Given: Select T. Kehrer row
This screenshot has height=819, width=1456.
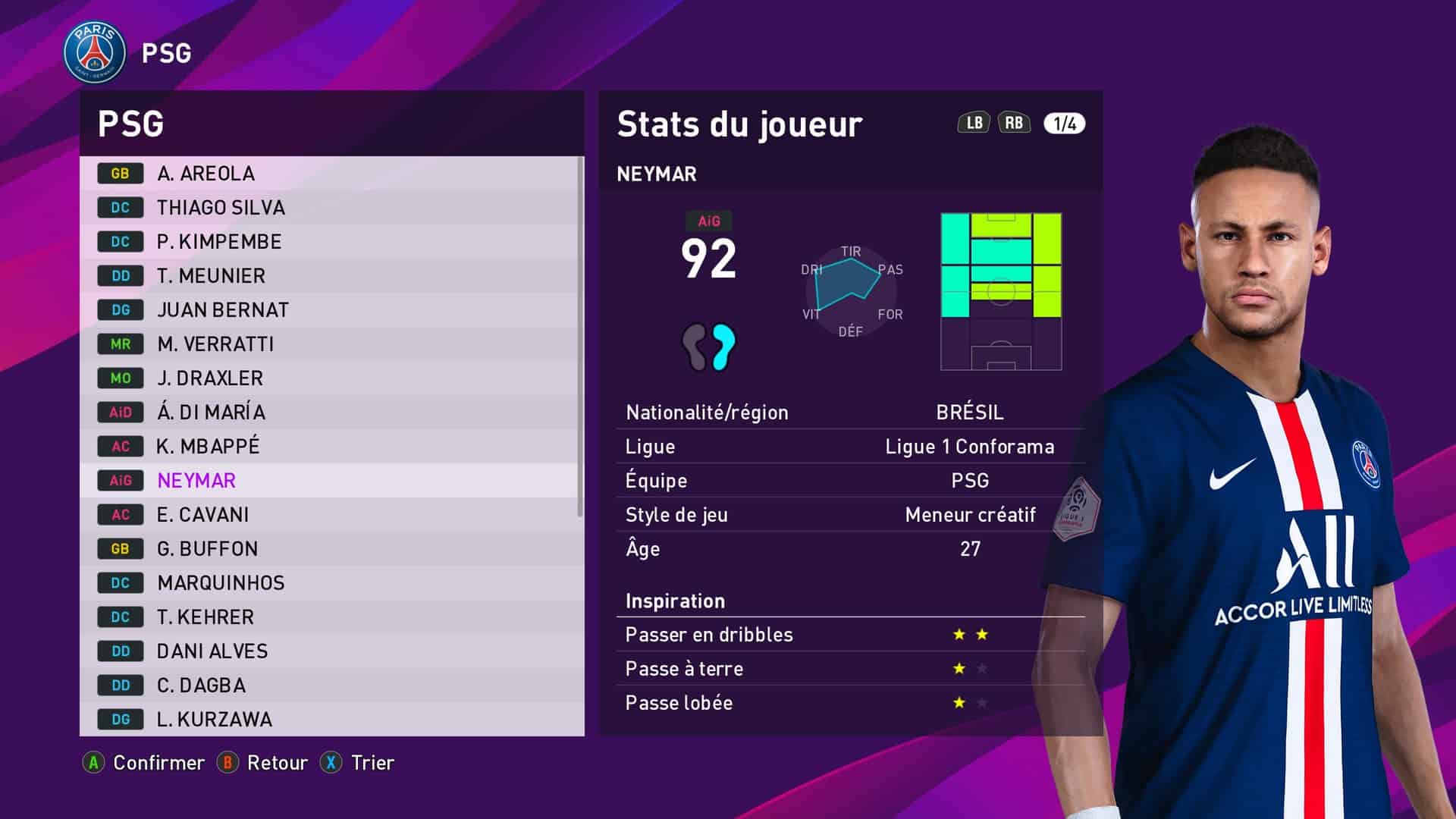Looking at the screenshot, I should click(331, 617).
